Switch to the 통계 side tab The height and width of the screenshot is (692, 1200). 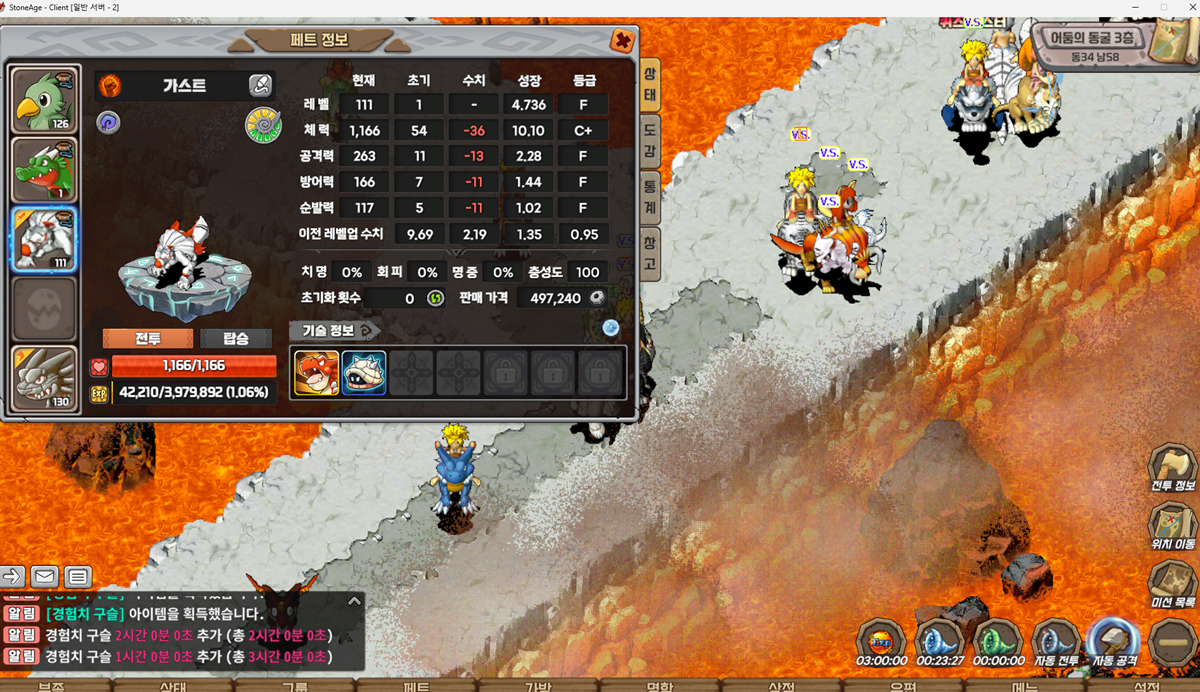(650, 195)
